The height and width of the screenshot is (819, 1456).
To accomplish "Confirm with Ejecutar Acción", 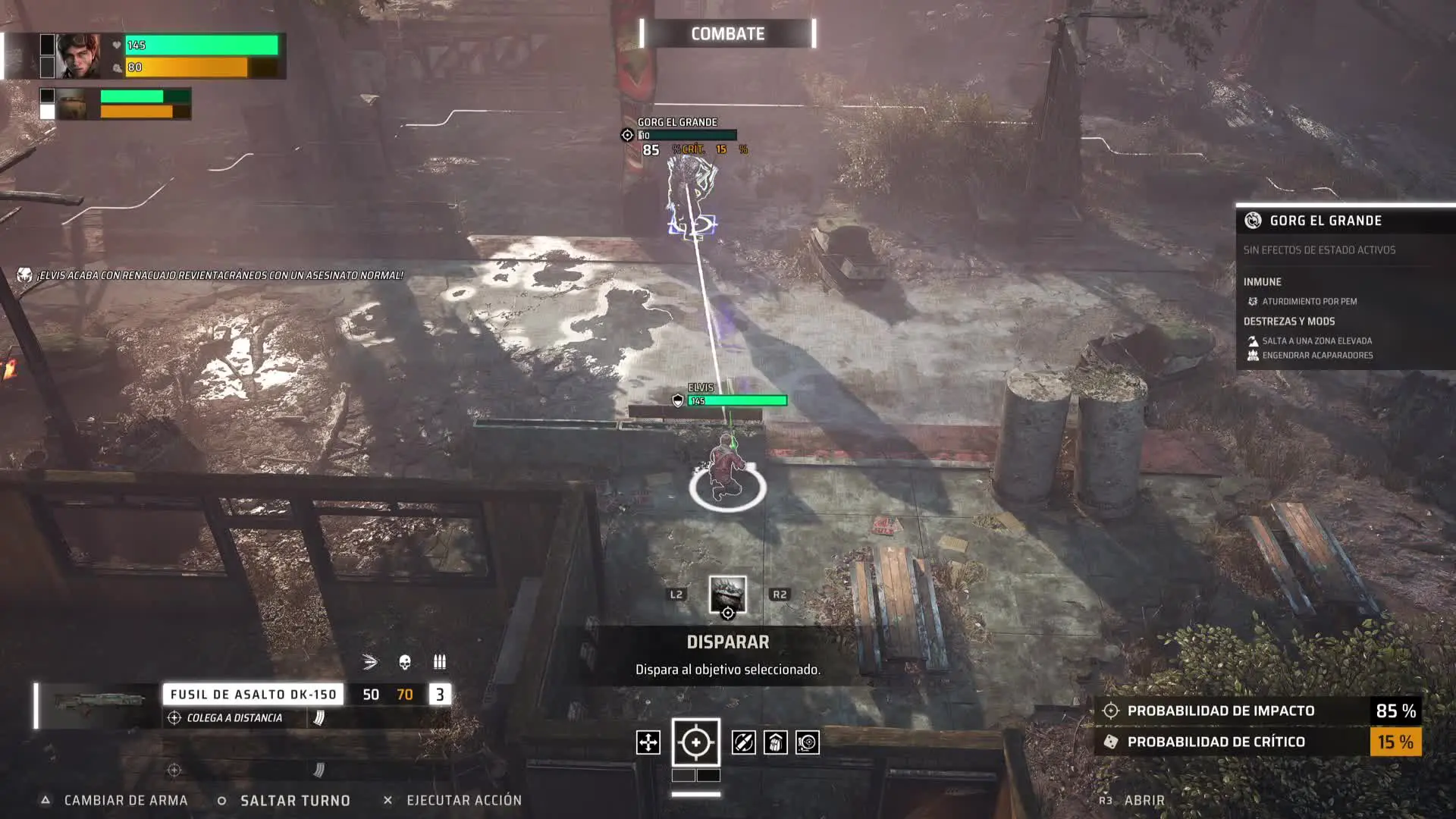I will pos(463,801).
